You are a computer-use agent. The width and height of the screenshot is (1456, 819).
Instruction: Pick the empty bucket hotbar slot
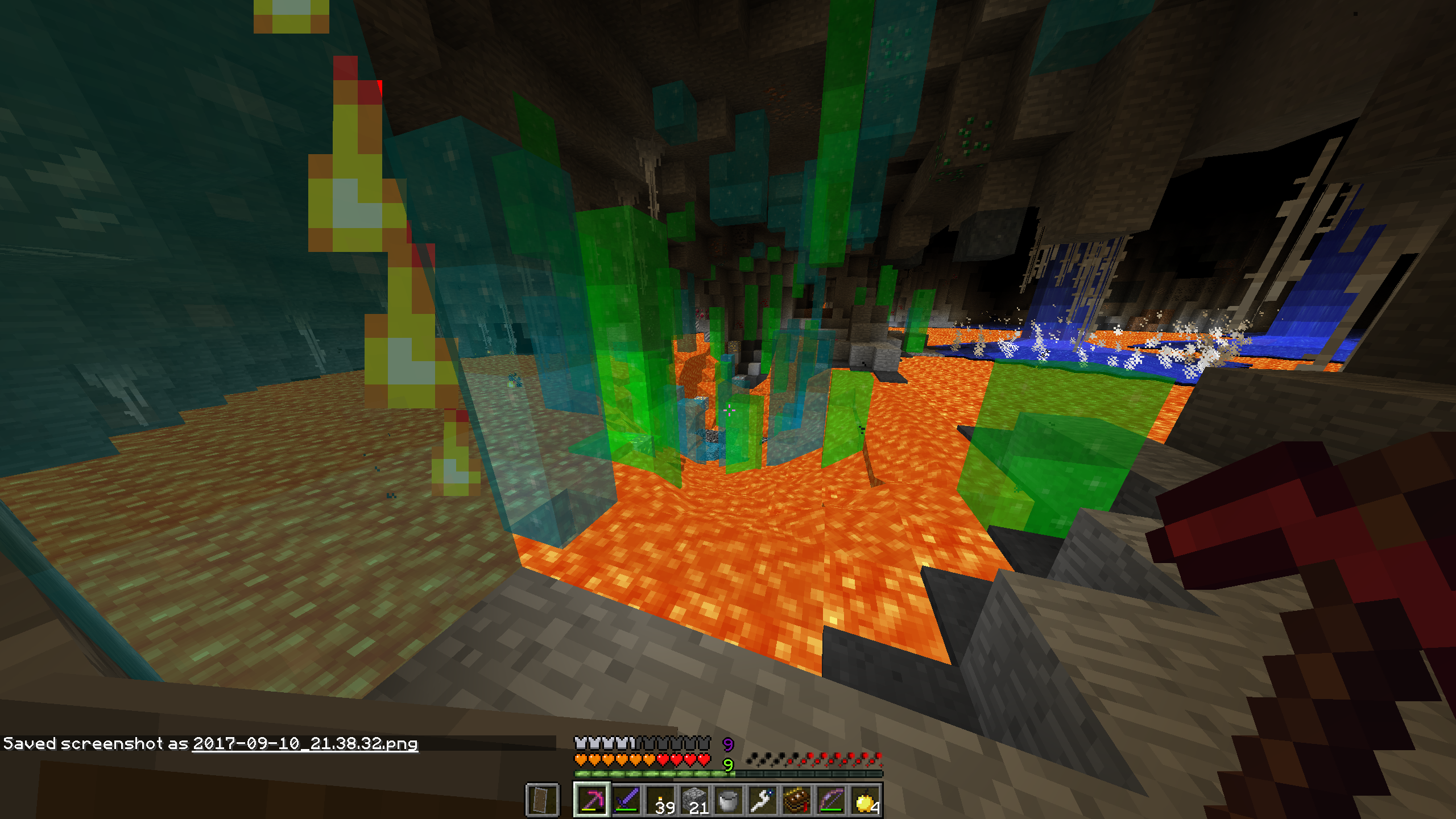[x=729, y=800]
